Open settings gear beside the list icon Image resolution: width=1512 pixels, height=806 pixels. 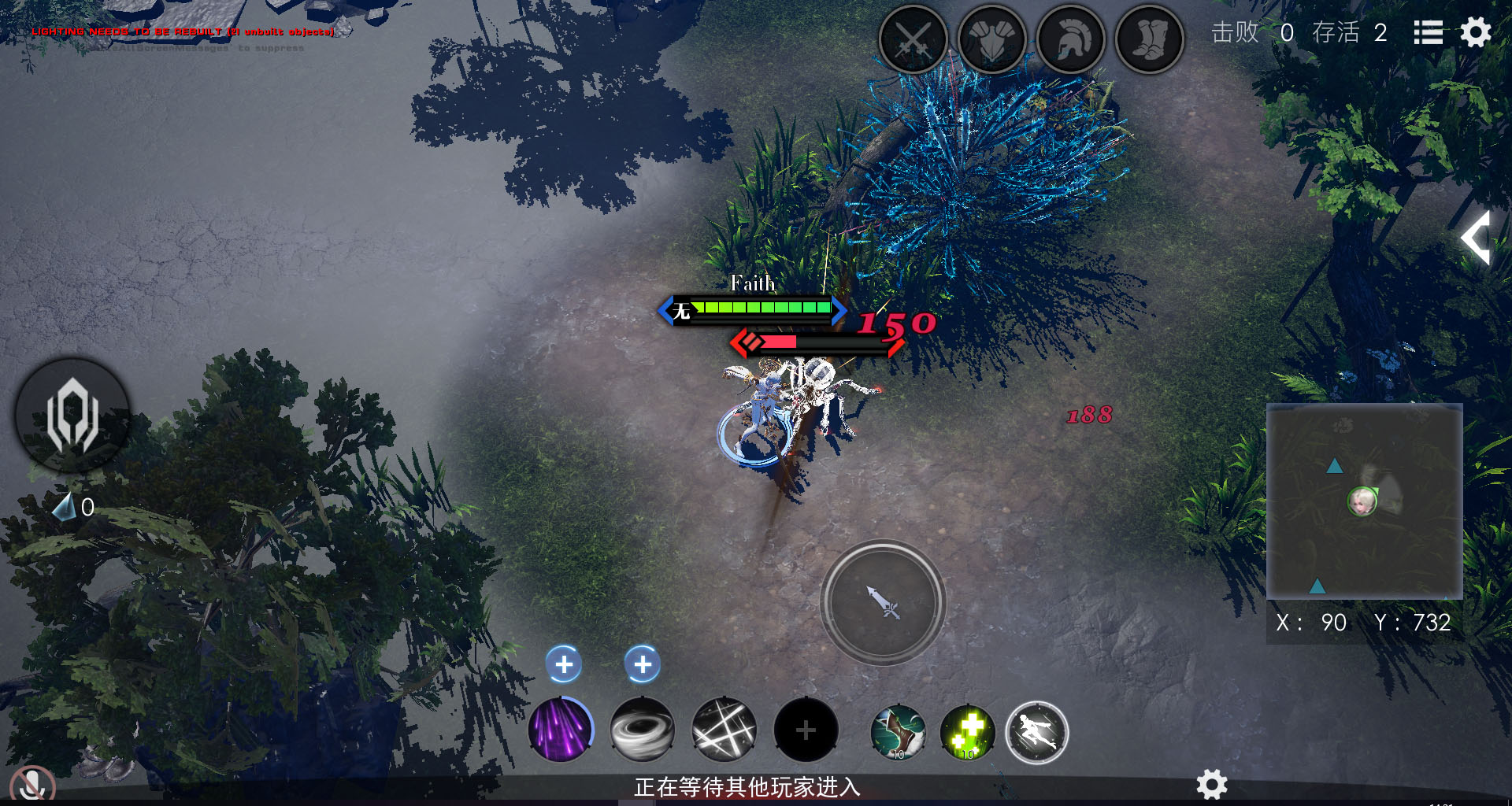tap(1476, 33)
